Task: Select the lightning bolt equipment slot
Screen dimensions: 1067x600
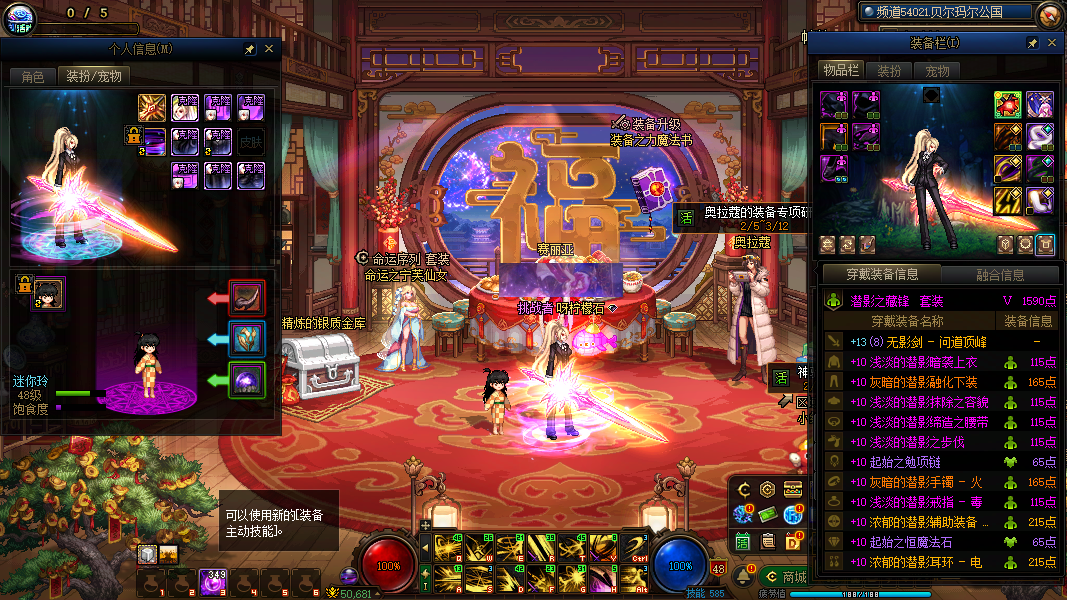Action: point(1007,201)
